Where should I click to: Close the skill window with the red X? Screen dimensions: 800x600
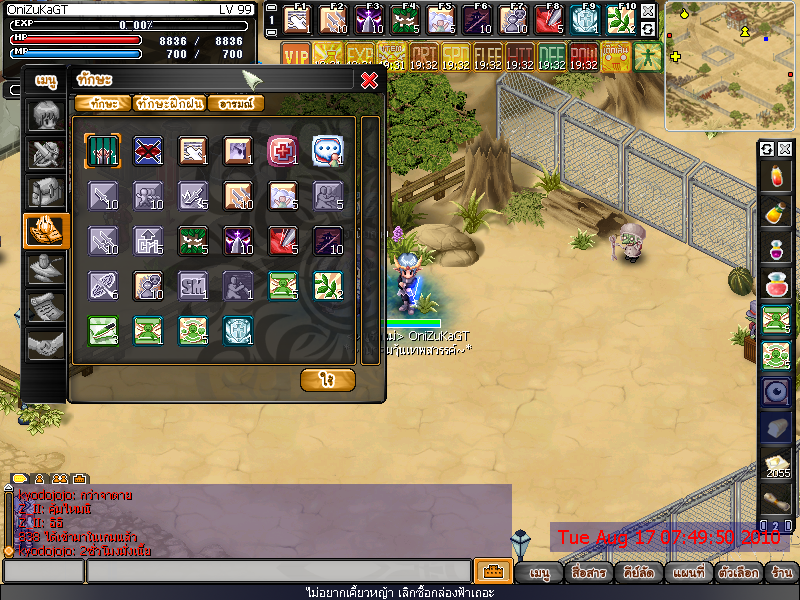pos(369,80)
